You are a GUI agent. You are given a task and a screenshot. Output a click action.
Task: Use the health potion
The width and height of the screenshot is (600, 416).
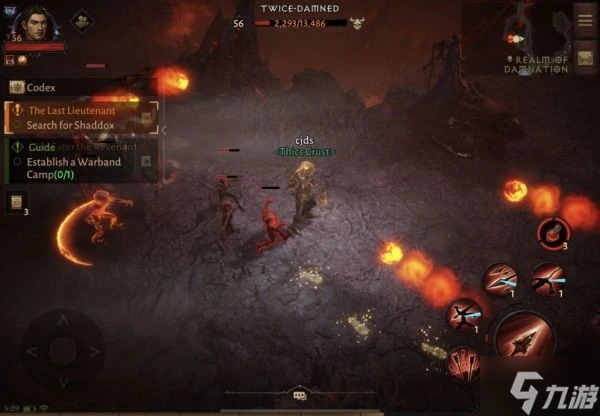(x=551, y=234)
